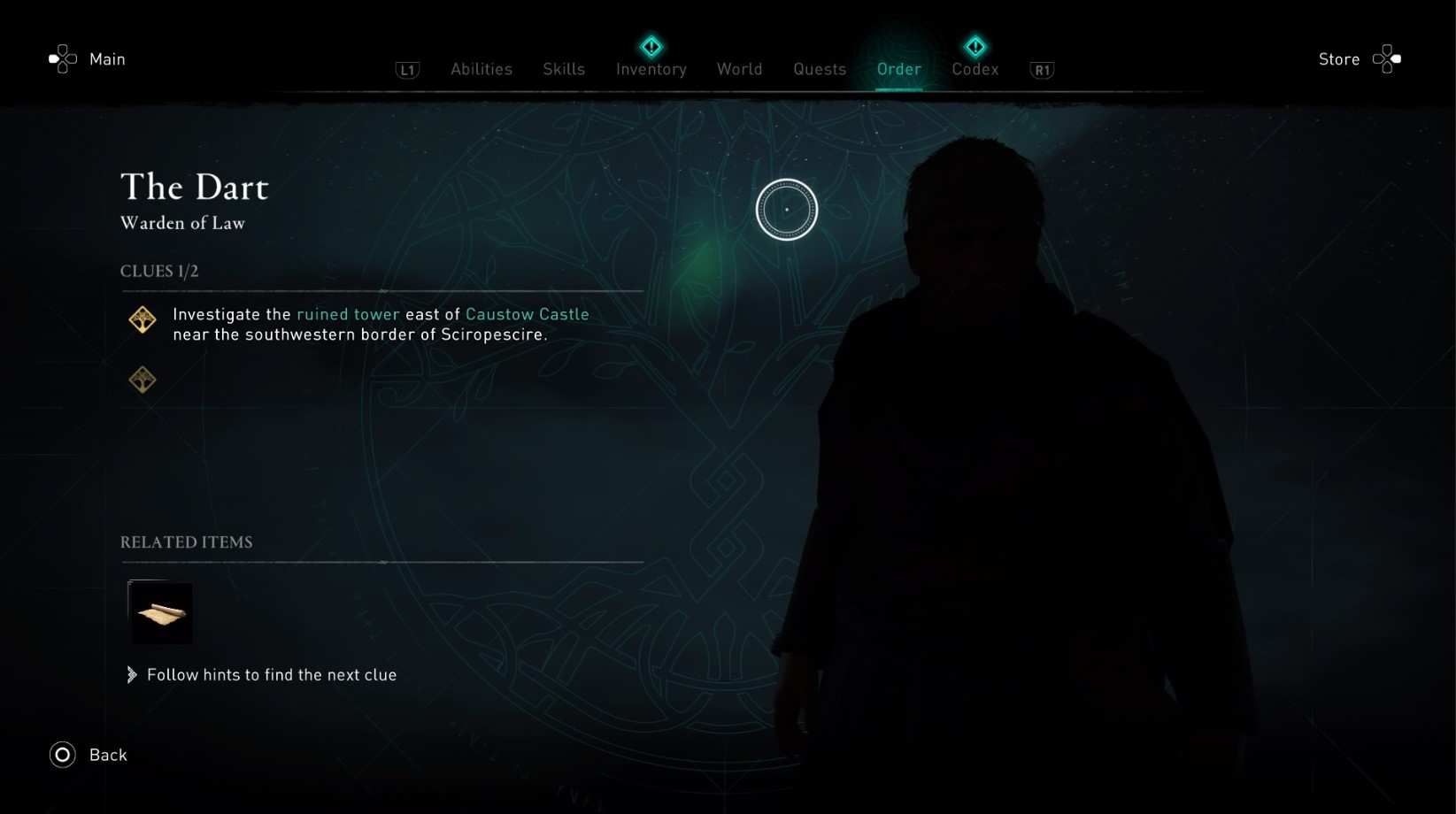Viewport: 1456px width, 814px height.
Task: Click the 'ruined tower' link
Action: point(347,314)
